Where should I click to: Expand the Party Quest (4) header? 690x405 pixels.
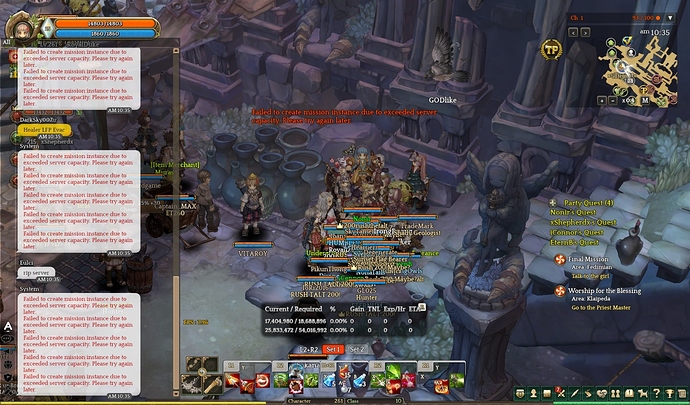coord(588,202)
